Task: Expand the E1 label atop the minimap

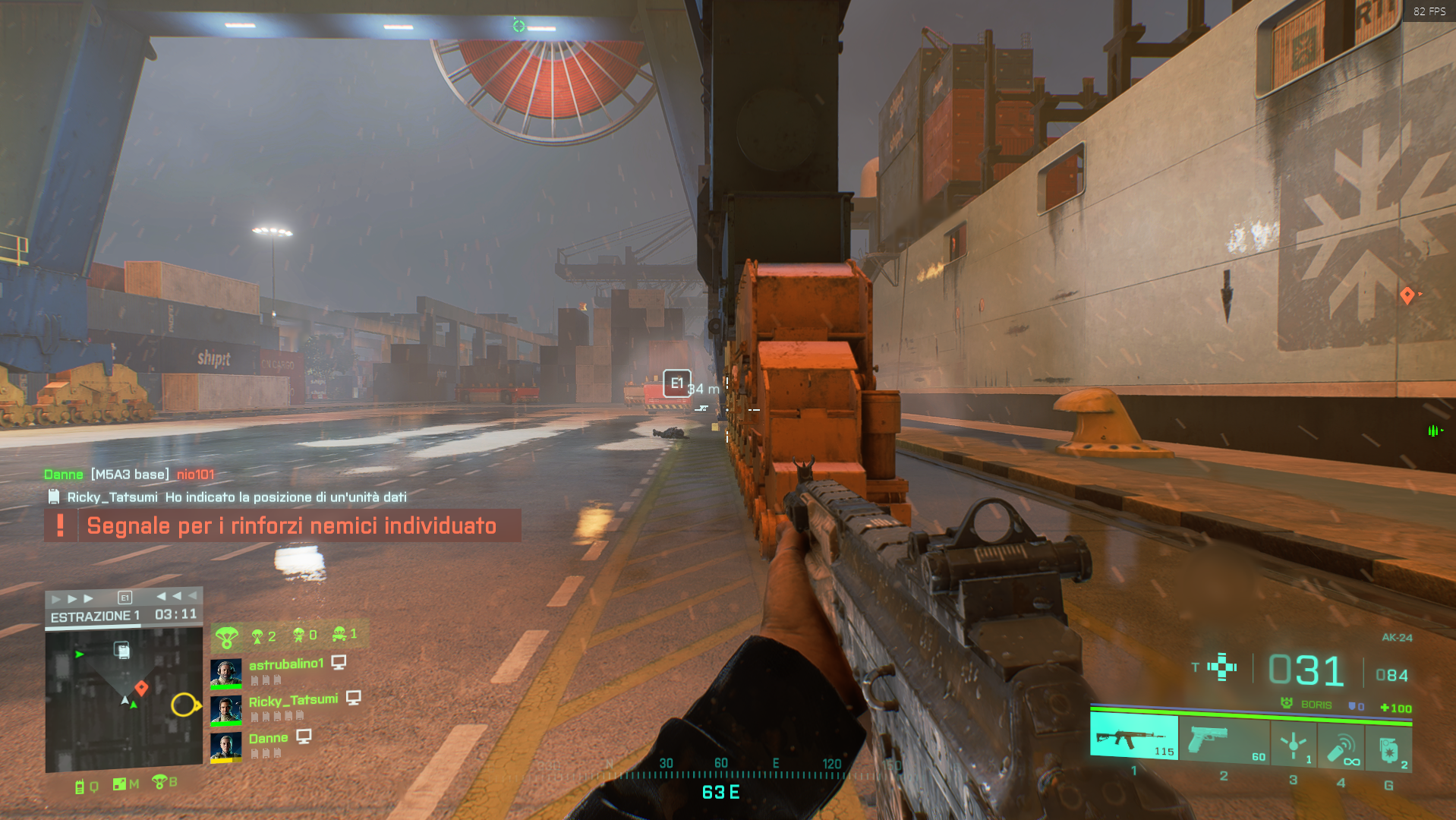Action: (125, 598)
